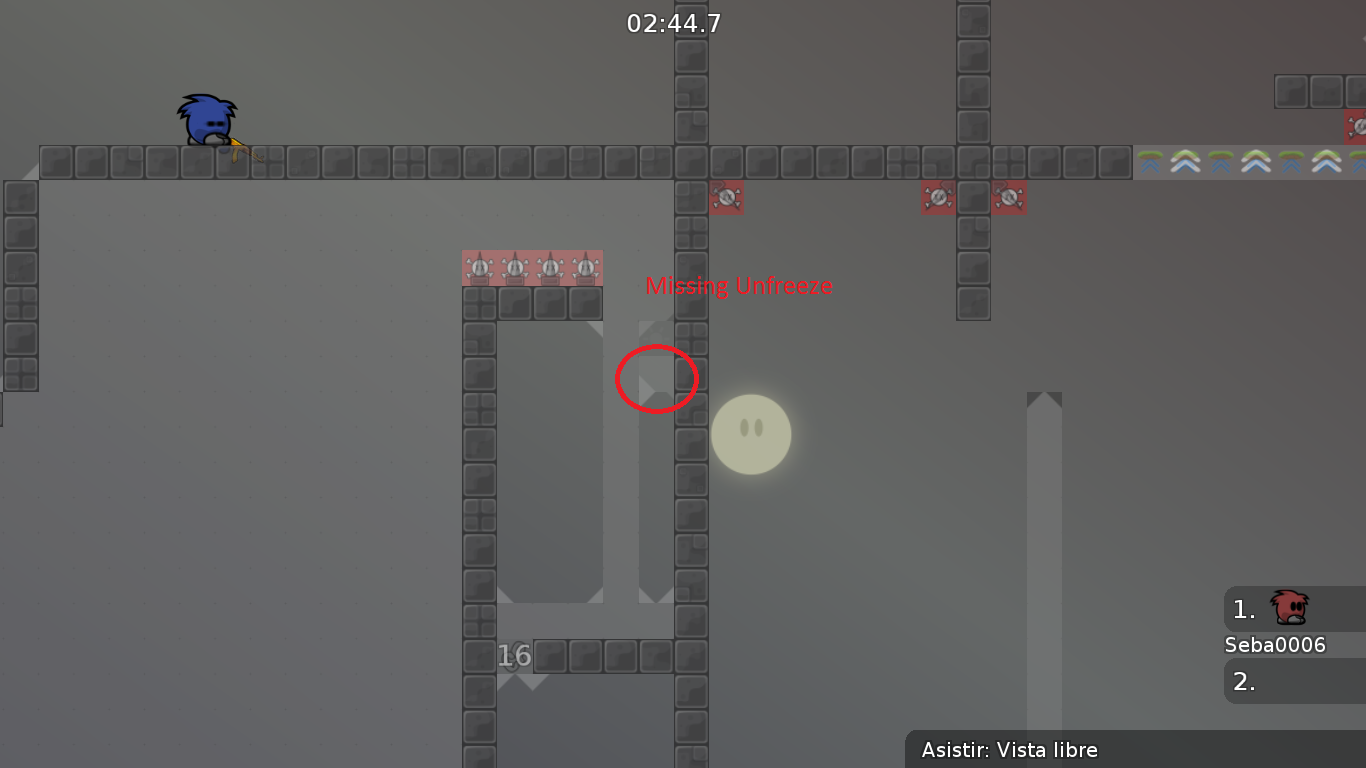The height and width of the screenshot is (768, 1366).
Task: Click the faded number 16 checkpoint marker
Action: 514,656
